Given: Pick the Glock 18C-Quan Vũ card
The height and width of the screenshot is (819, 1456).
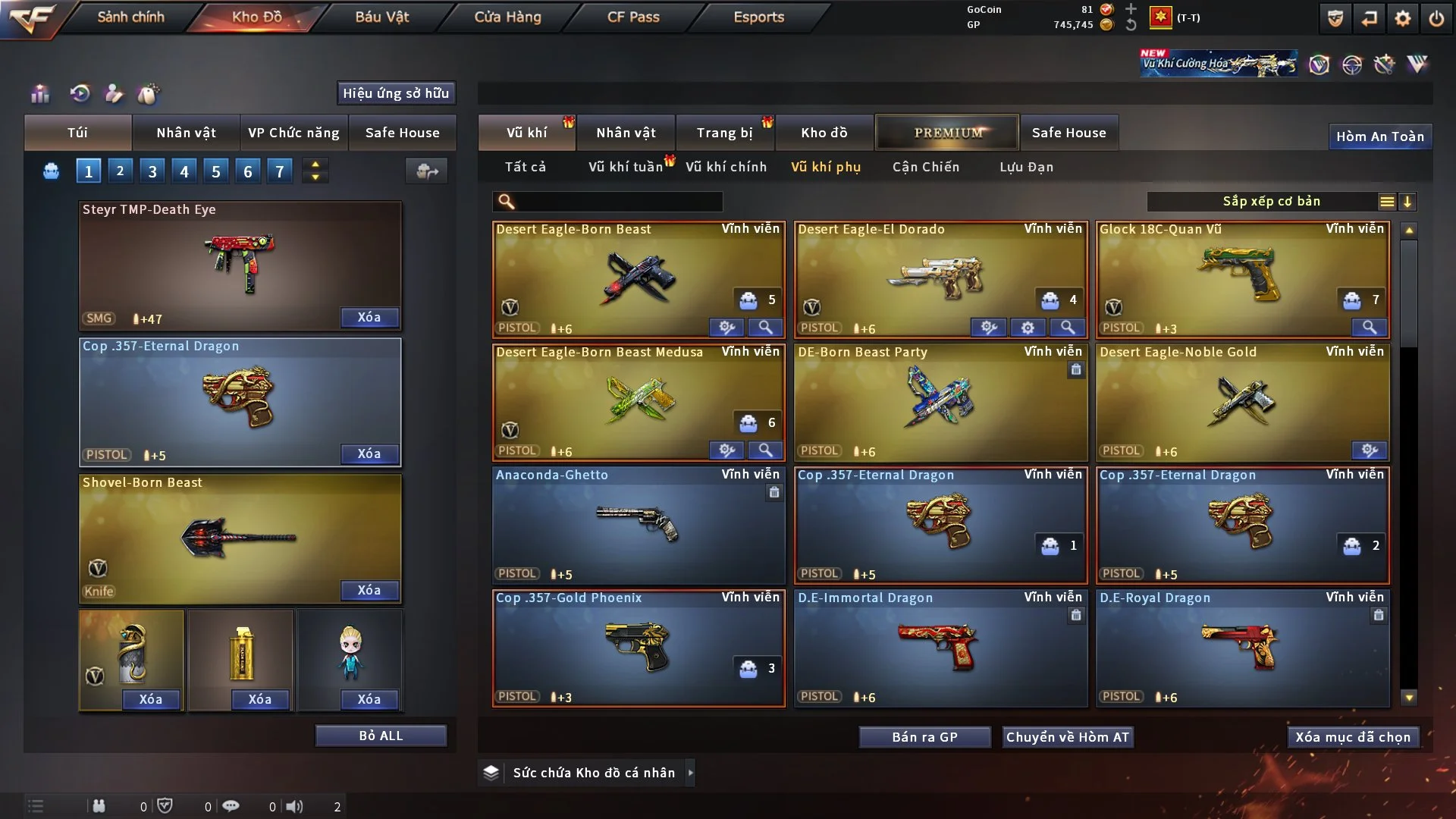Looking at the screenshot, I should click(1242, 279).
